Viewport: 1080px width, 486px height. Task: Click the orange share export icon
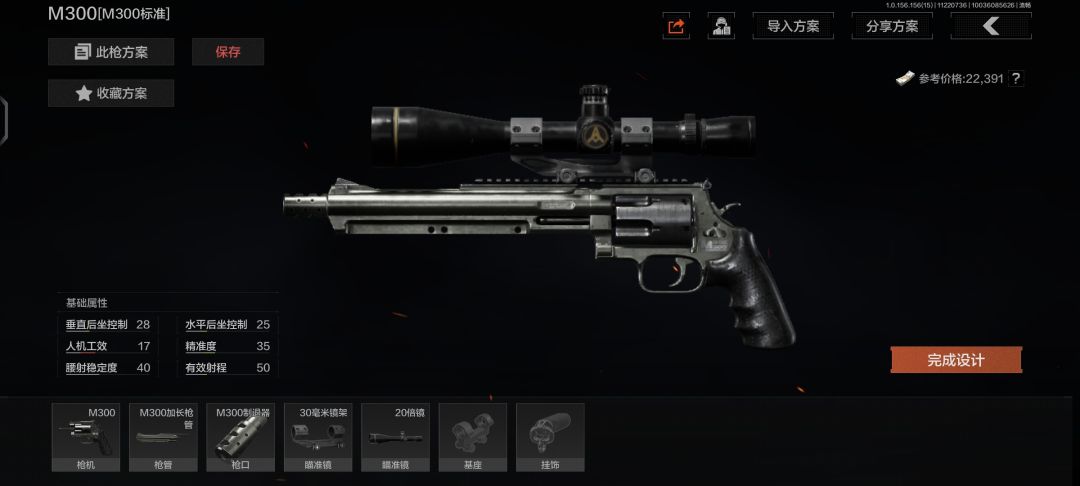pyautogui.click(x=676, y=26)
